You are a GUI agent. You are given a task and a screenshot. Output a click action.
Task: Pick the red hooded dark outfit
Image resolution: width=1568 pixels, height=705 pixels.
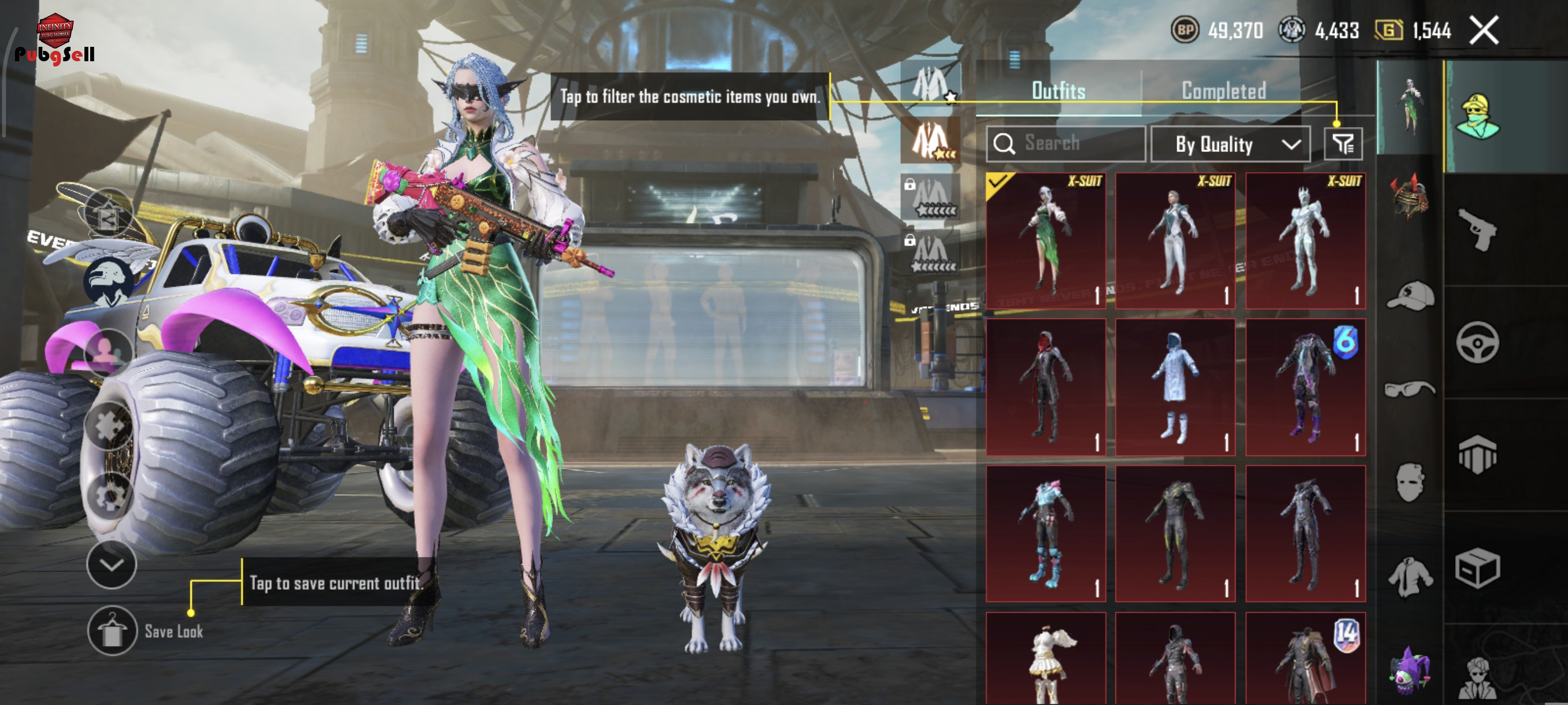point(1046,387)
